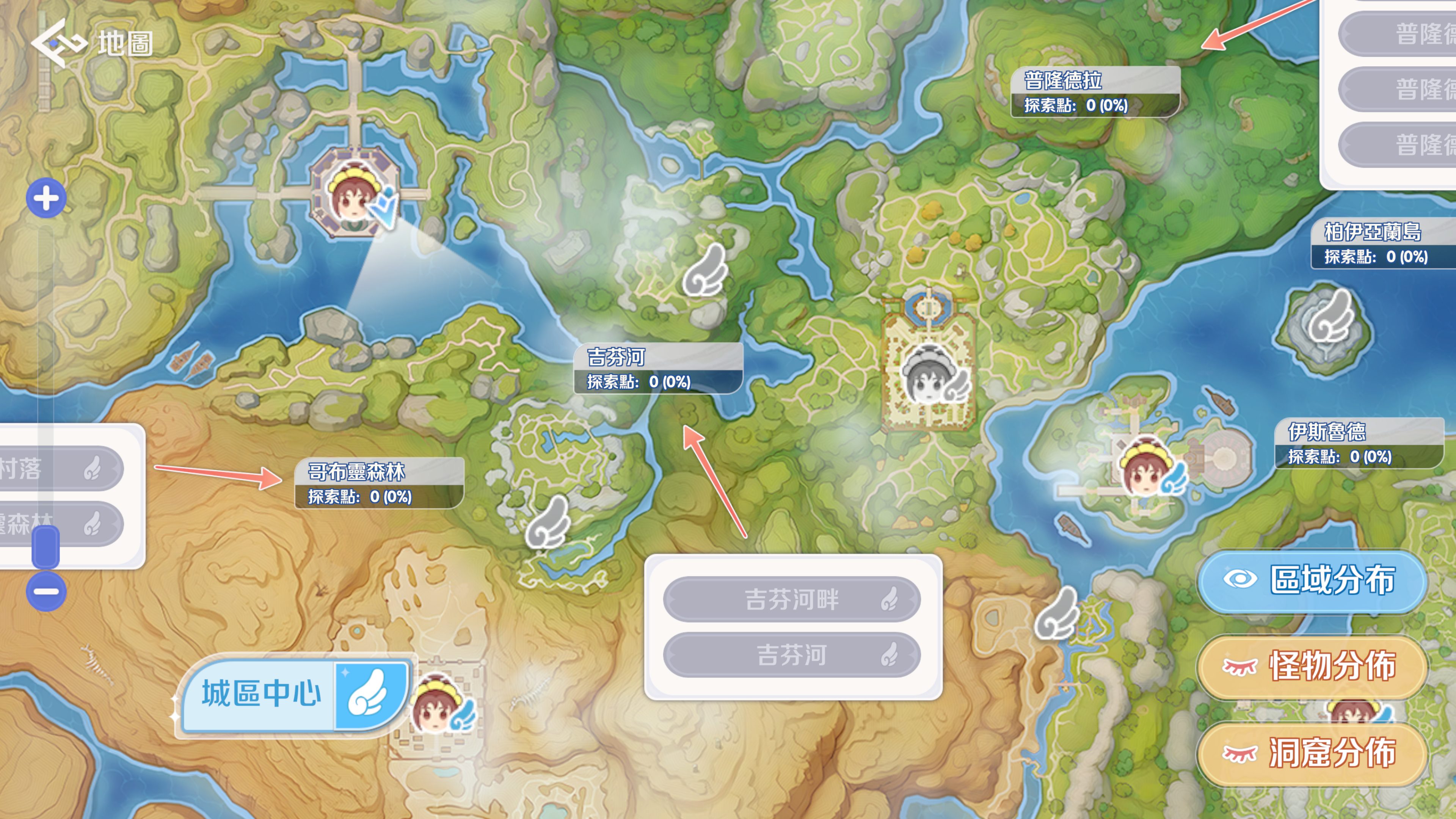The image size is (1456, 819).
Task: Click the zoom slider handle
Action: (x=46, y=546)
